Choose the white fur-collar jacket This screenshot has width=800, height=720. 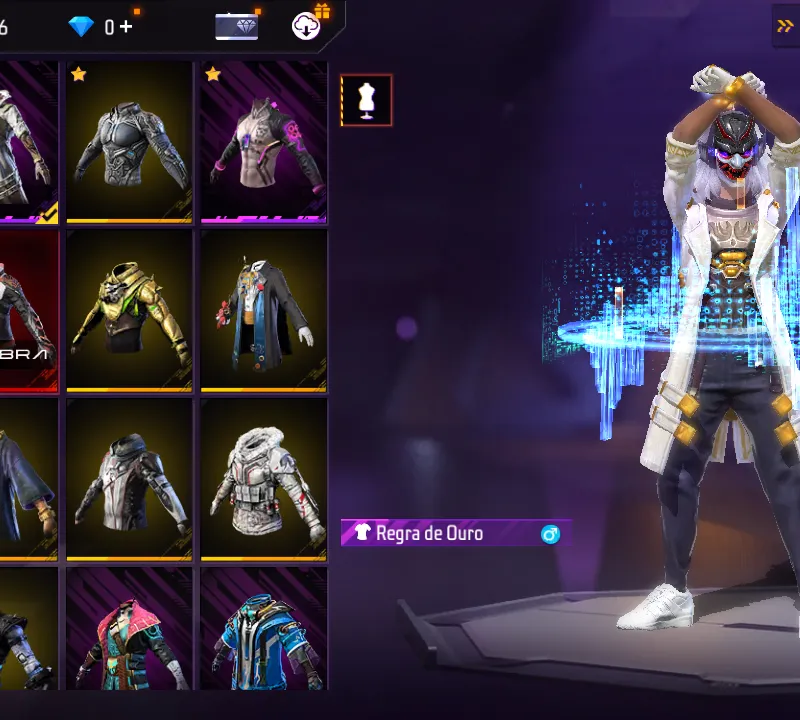(x=264, y=480)
